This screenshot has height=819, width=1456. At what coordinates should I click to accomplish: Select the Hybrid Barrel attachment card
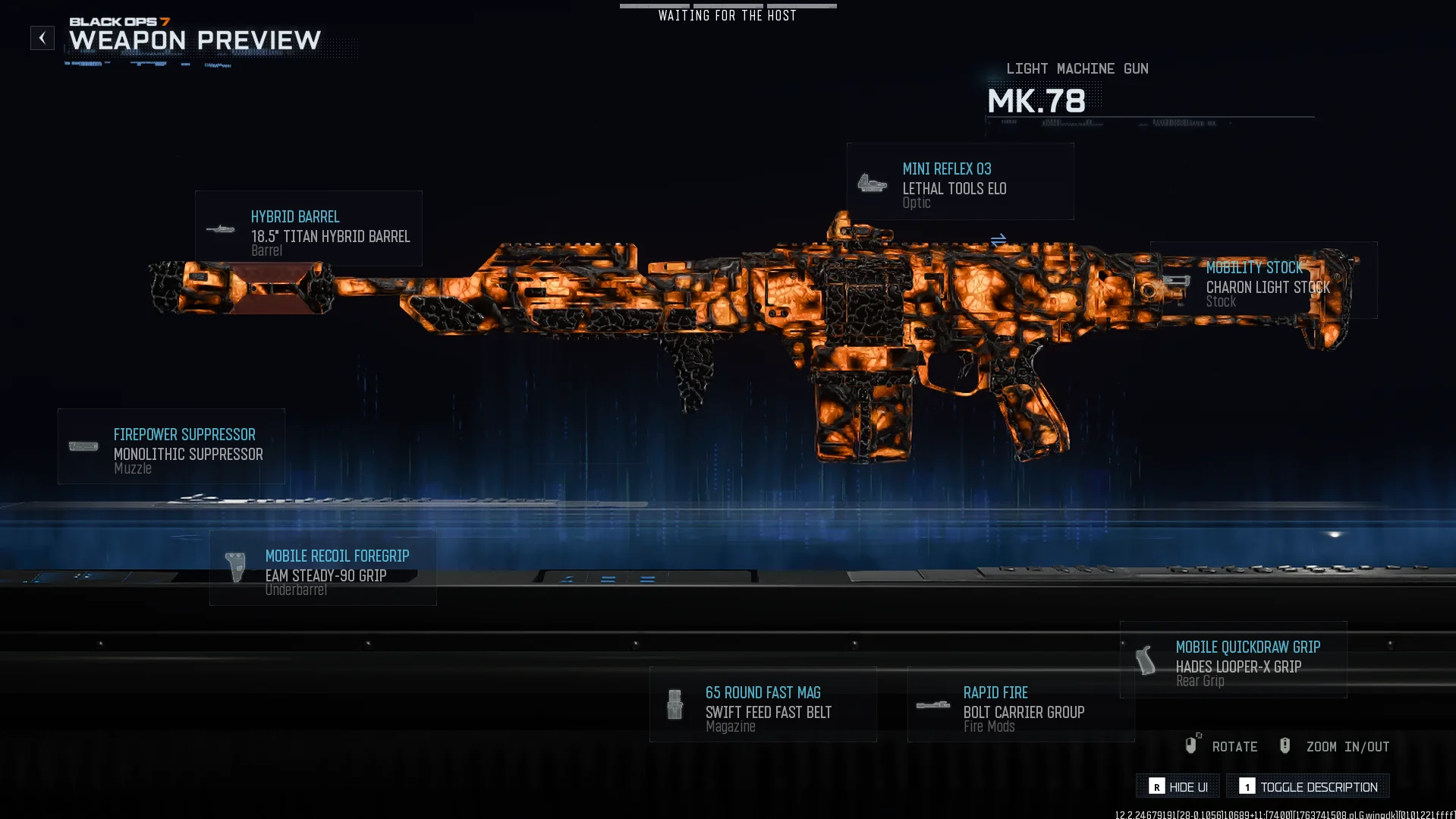[309, 228]
